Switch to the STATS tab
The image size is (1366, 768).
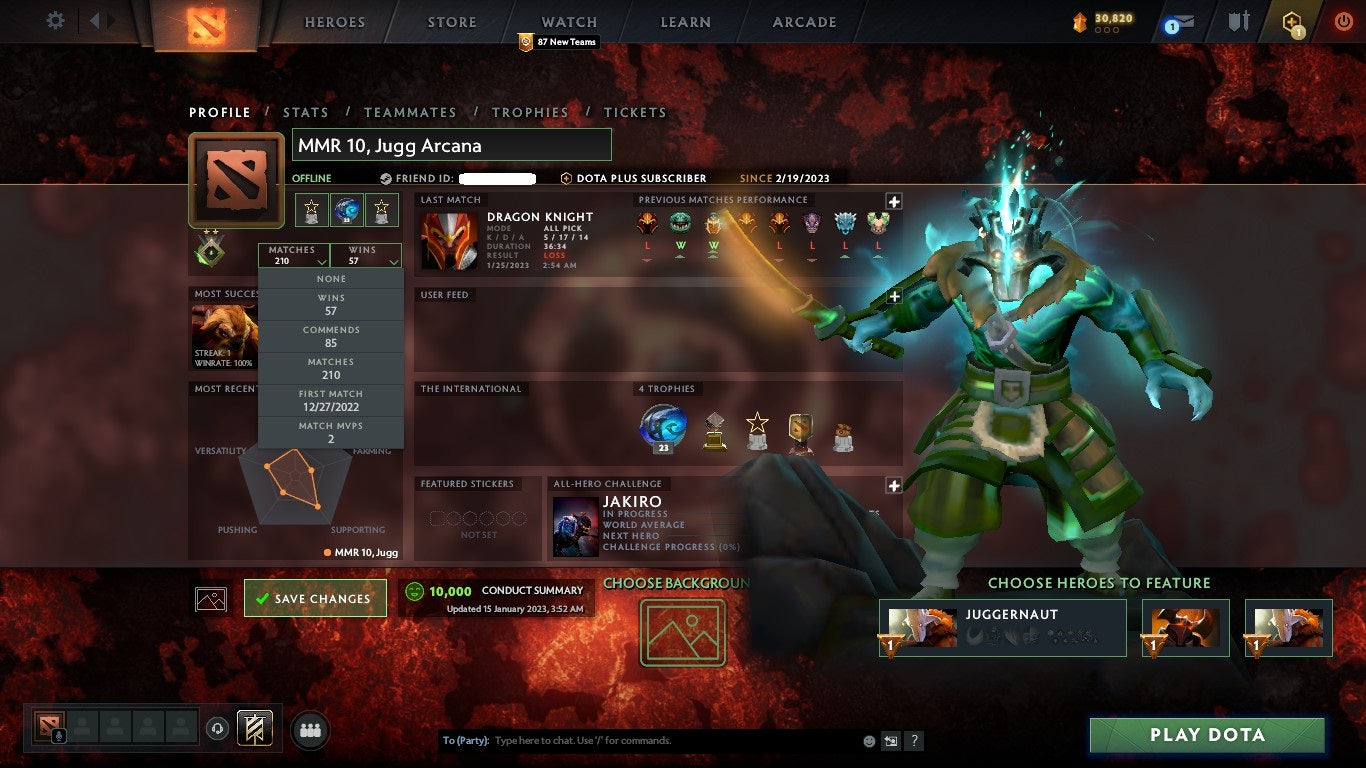306,112
